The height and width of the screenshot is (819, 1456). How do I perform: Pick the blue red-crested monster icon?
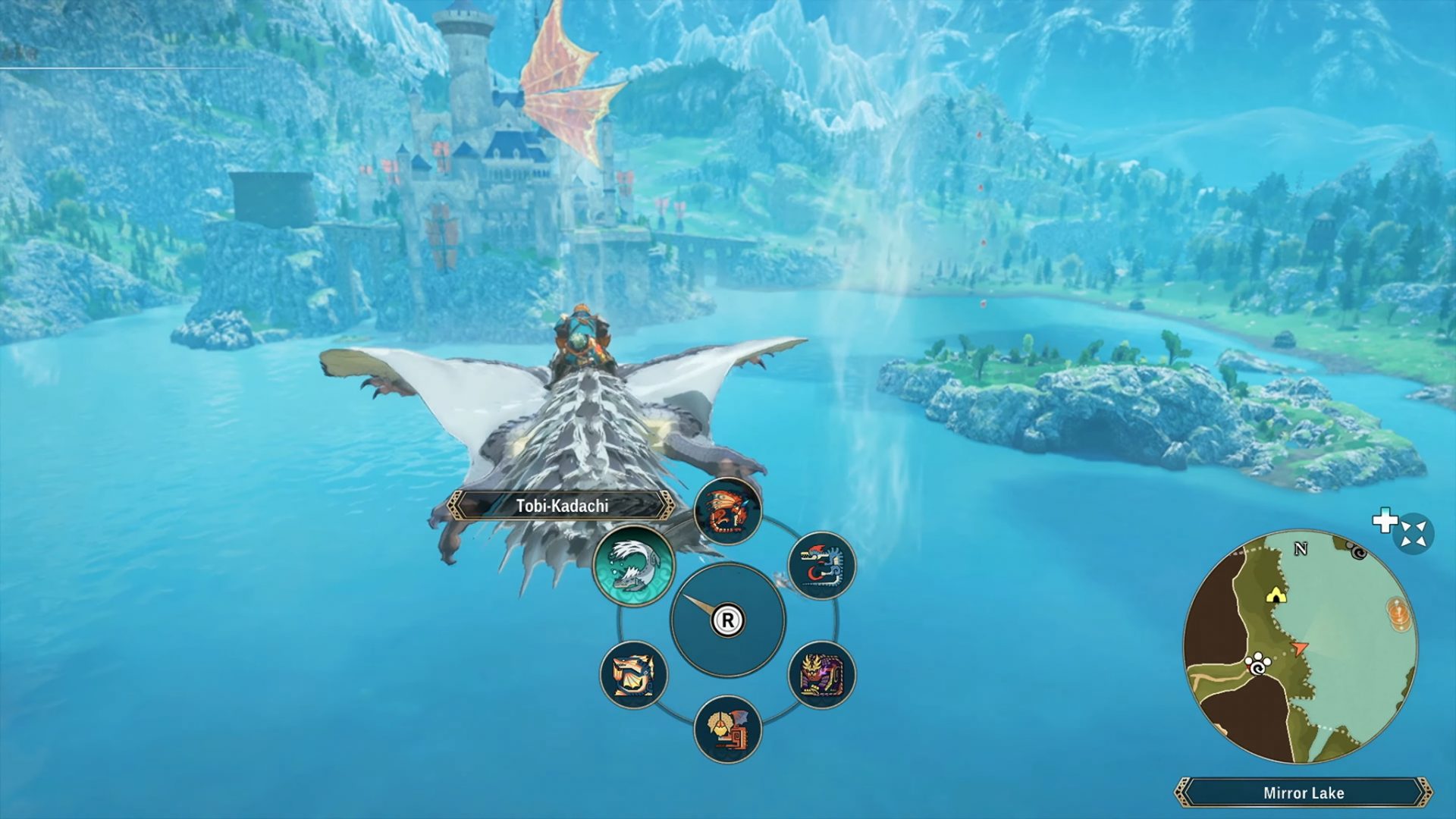pyautogui.click(x=821, y=566)
